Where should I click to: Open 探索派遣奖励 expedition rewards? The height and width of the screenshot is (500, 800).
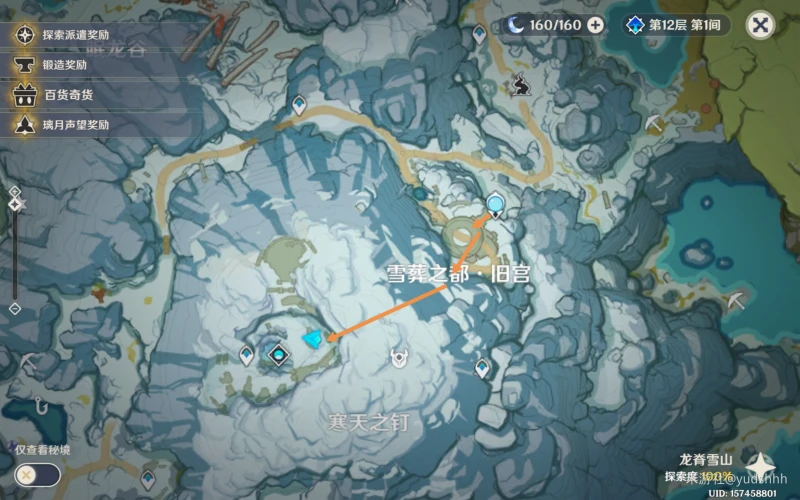[63, 35]
